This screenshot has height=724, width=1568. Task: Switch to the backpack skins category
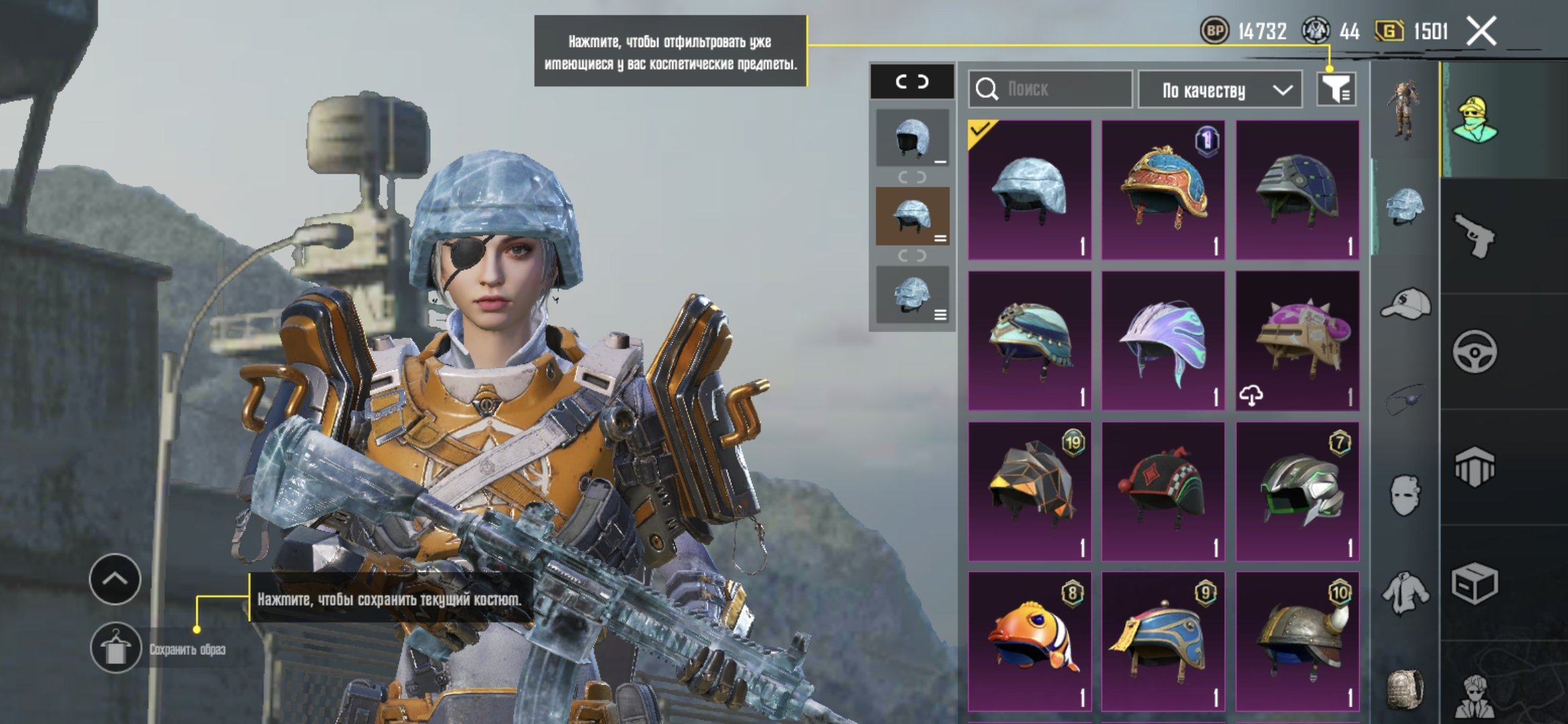coord(1405,689)
